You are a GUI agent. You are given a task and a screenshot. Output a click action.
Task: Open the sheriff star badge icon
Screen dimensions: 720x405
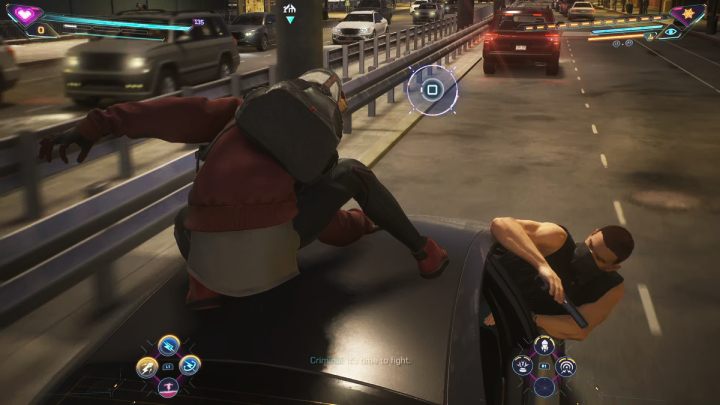point(688,14)
